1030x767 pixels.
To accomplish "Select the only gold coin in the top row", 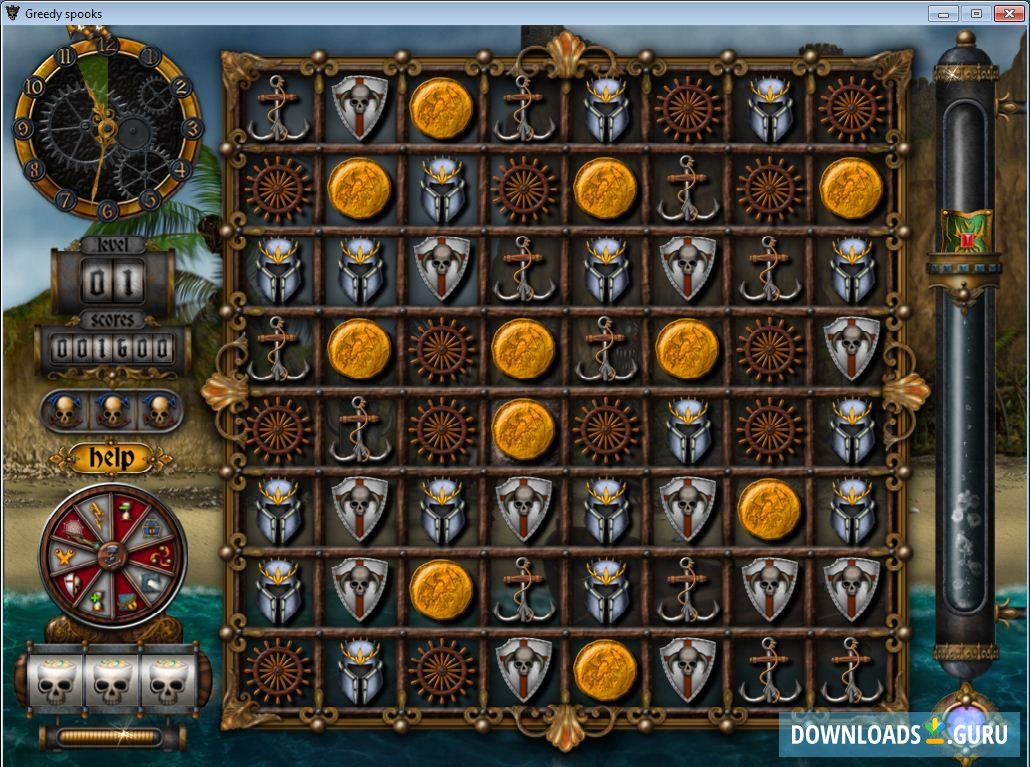I will tap(441, 108).
